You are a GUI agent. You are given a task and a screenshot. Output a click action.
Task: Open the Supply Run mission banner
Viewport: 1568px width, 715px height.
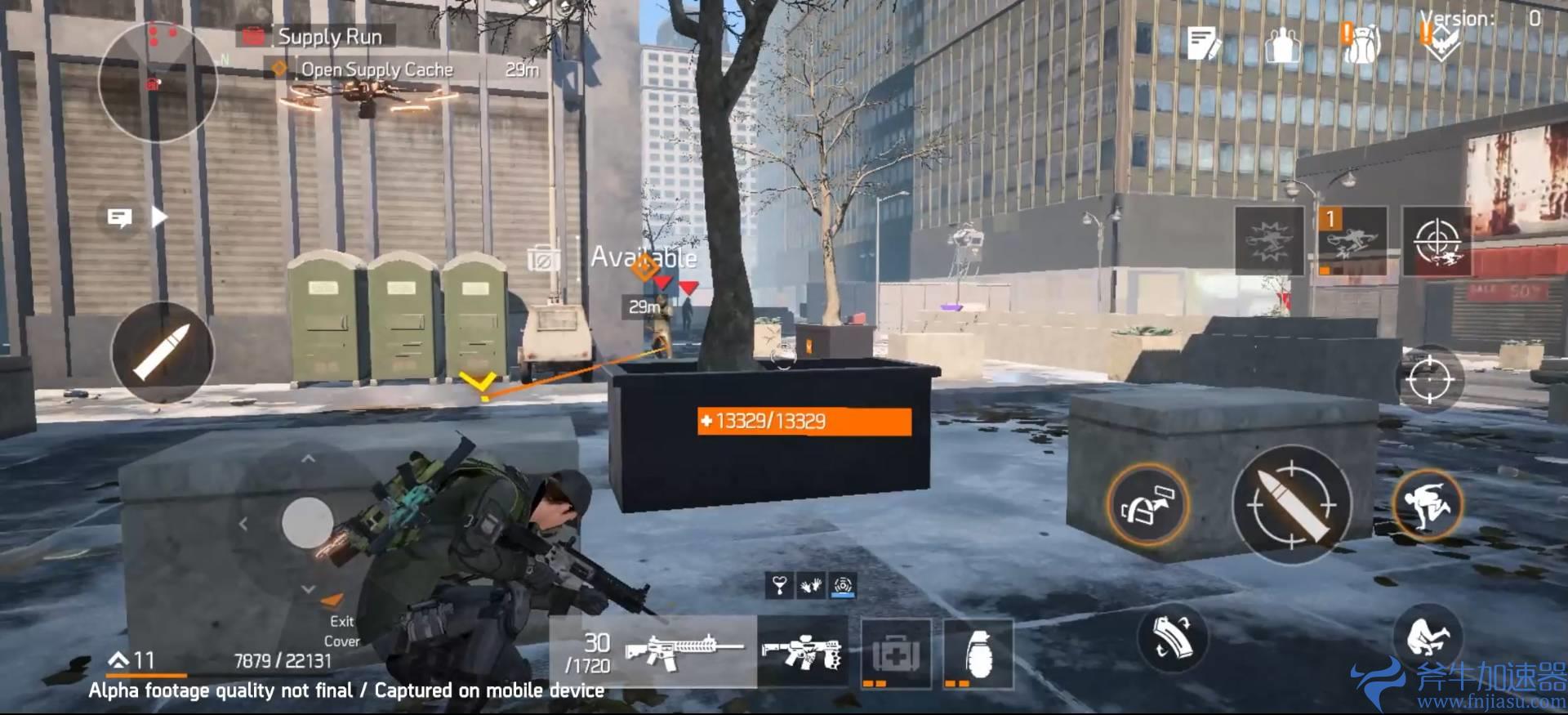(329, 36)
